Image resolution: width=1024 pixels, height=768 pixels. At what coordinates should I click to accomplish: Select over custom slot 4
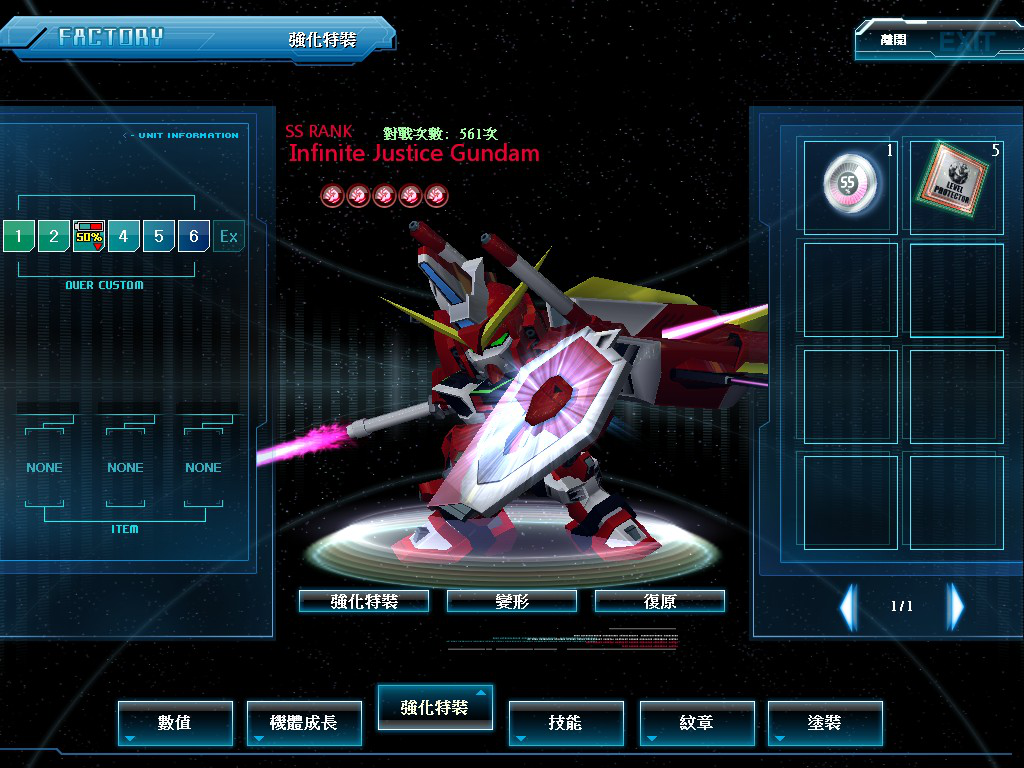(124, 237)
